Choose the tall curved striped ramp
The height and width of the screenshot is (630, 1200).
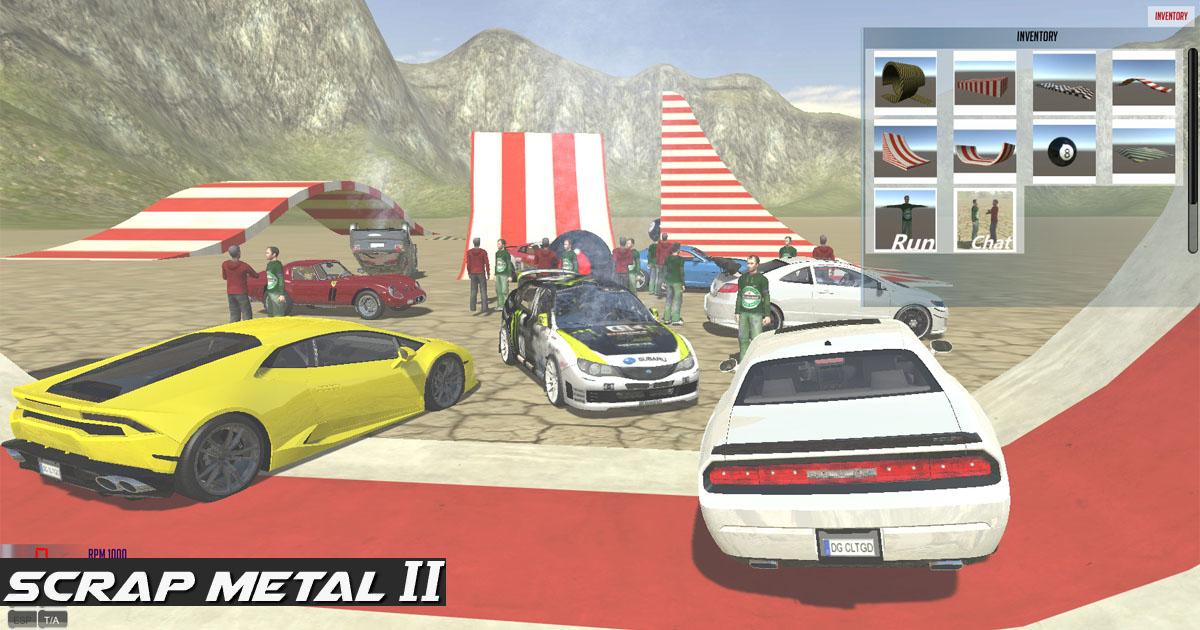pyautogui.click(x=906, y=151)
